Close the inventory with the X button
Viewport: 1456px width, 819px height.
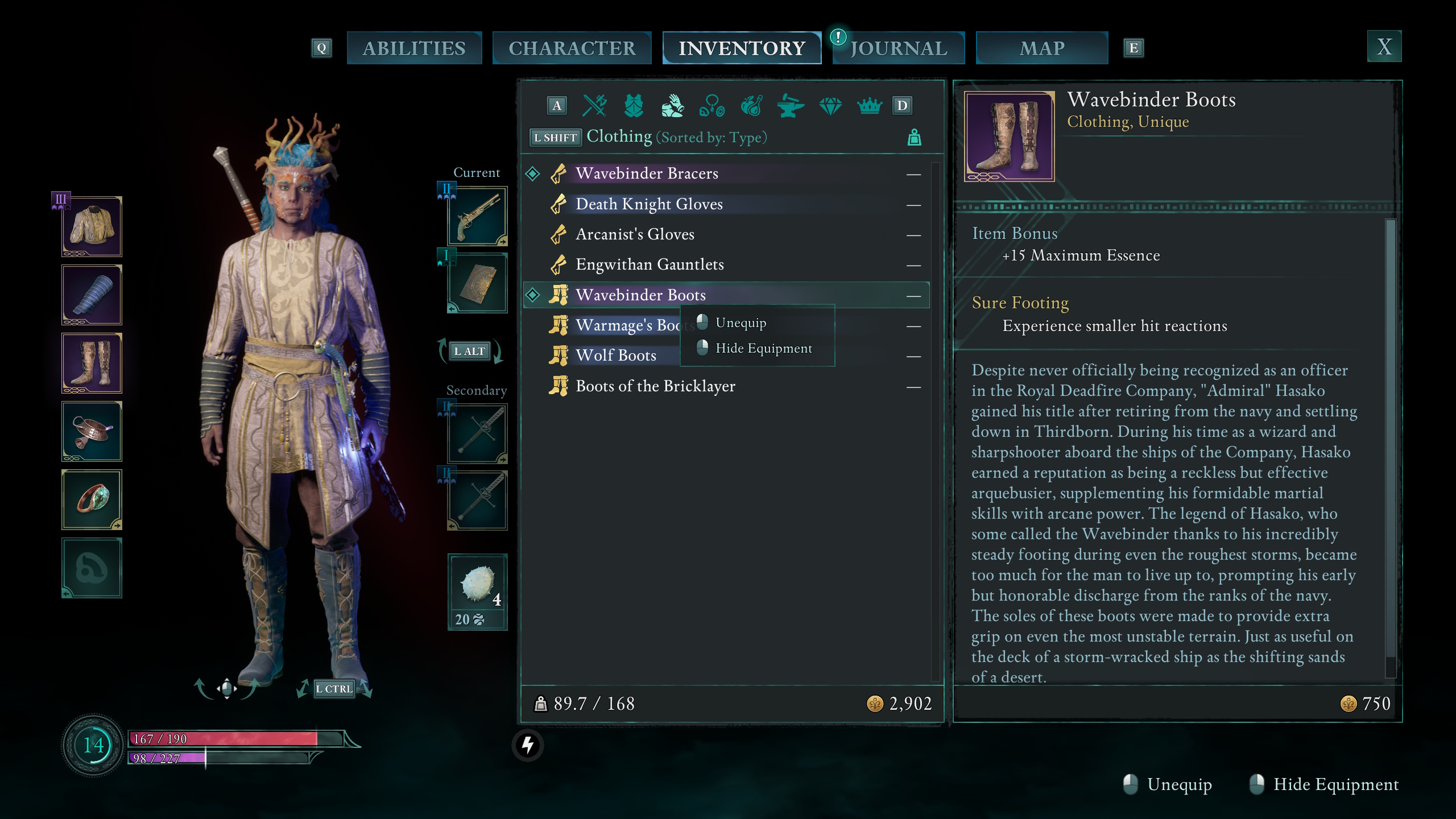point(1384,47)
